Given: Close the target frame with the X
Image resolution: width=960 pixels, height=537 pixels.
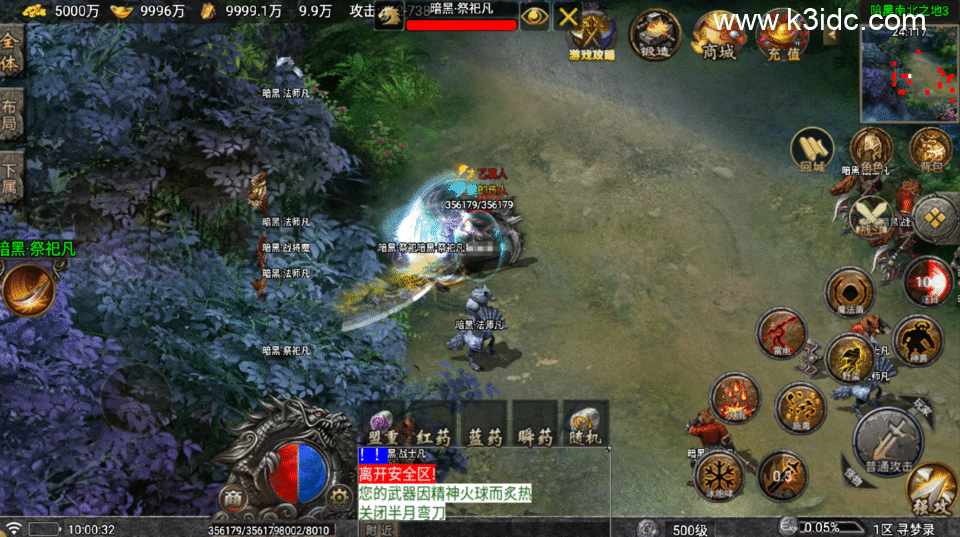Looking at the screenshot, I should coord(568,16).
